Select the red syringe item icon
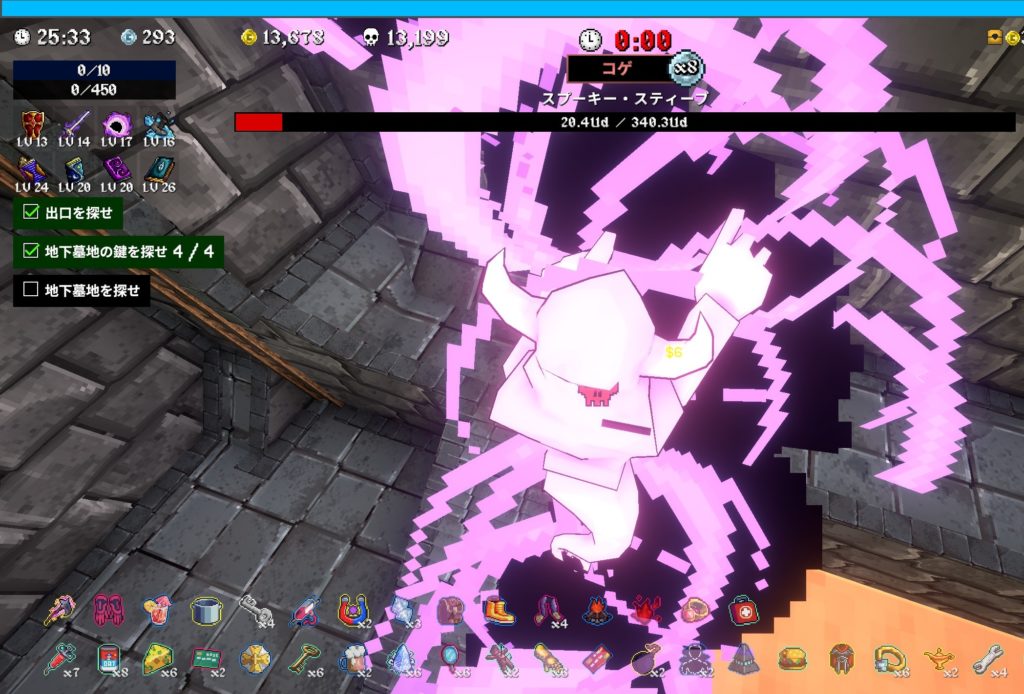Viewport: 1024px width, 694px height. (58, 657)
